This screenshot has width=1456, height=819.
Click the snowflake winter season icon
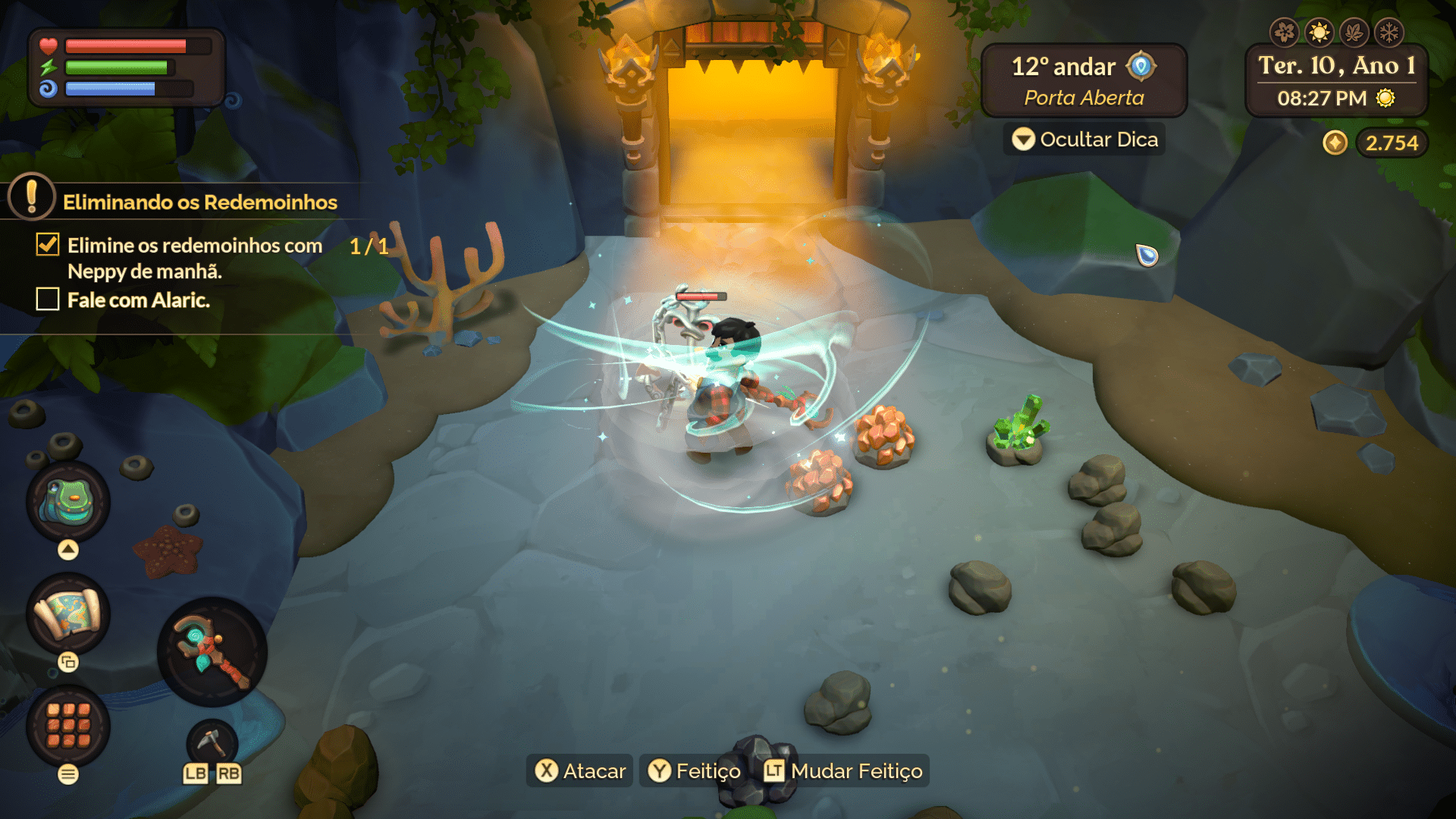[x=1390, y=32]
